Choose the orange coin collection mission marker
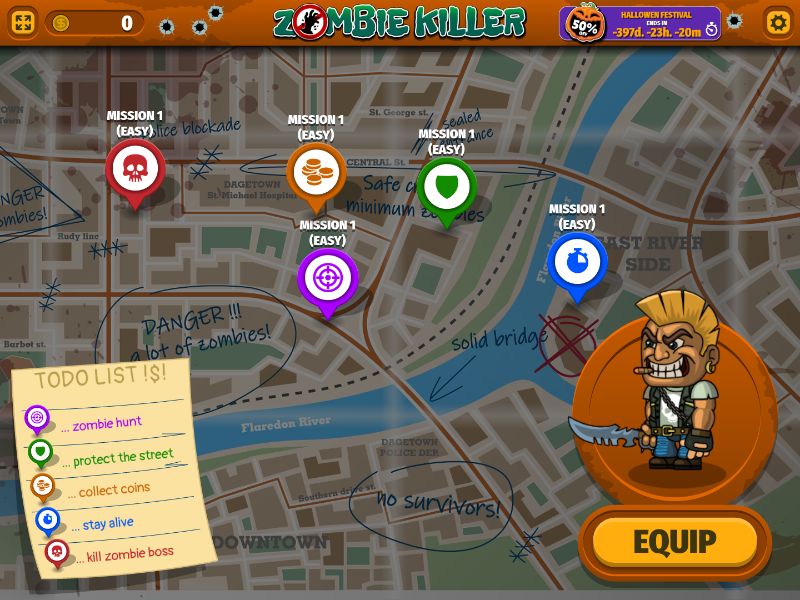 coord(316,174)
